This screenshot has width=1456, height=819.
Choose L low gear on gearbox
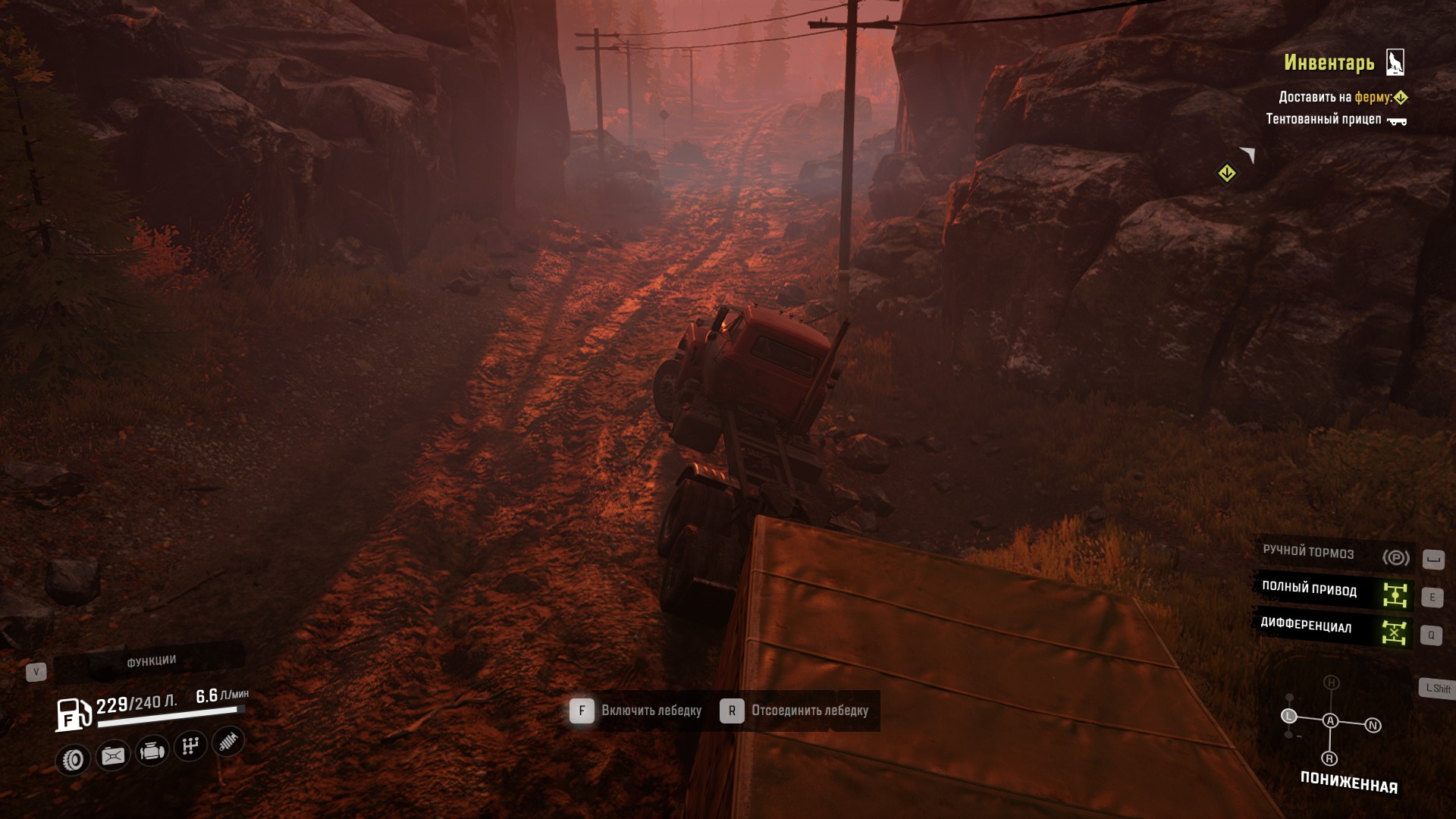pyautogui.click(x=1288, y=716)
